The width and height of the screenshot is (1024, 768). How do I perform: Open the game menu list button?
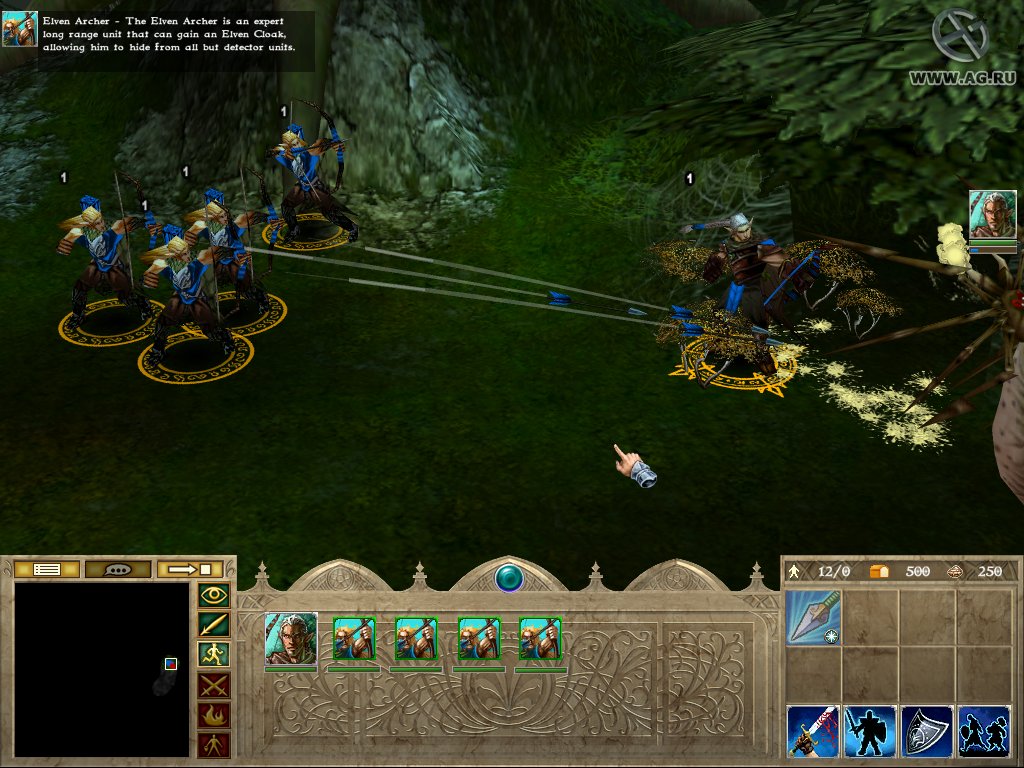coord(48,569)
